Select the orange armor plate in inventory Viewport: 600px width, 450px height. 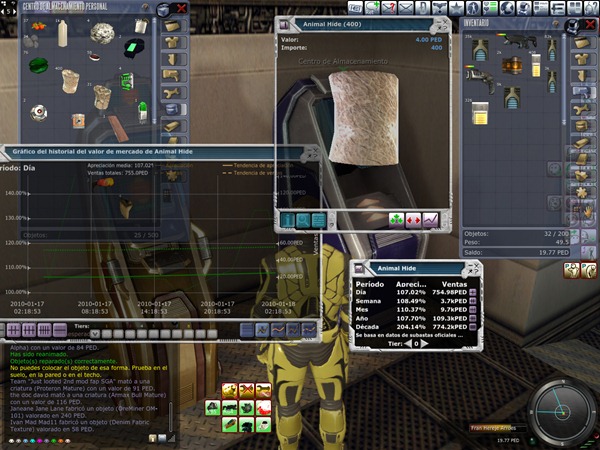point(512,65)
